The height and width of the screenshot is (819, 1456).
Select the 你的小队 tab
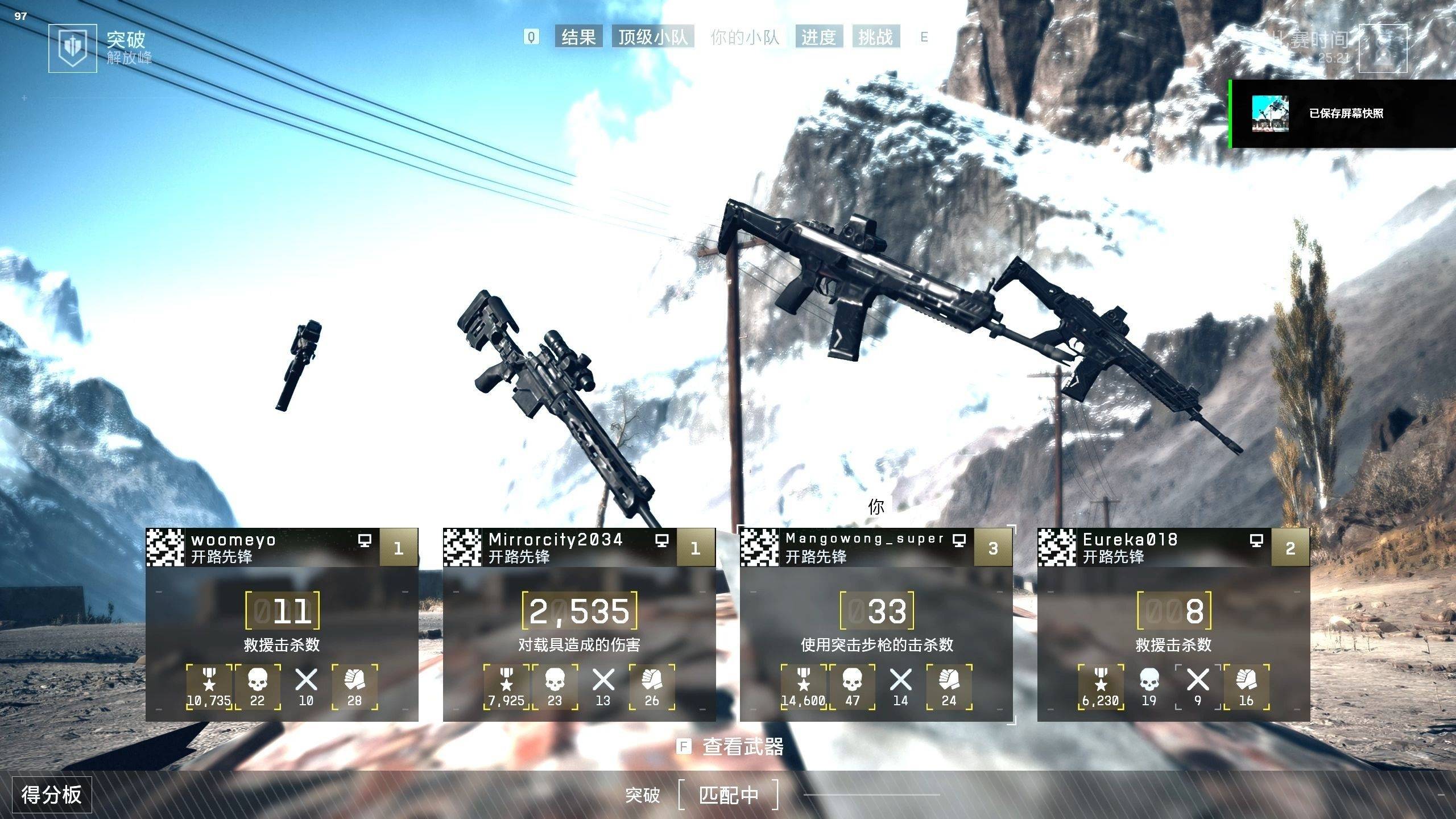(x=744, y=38)
